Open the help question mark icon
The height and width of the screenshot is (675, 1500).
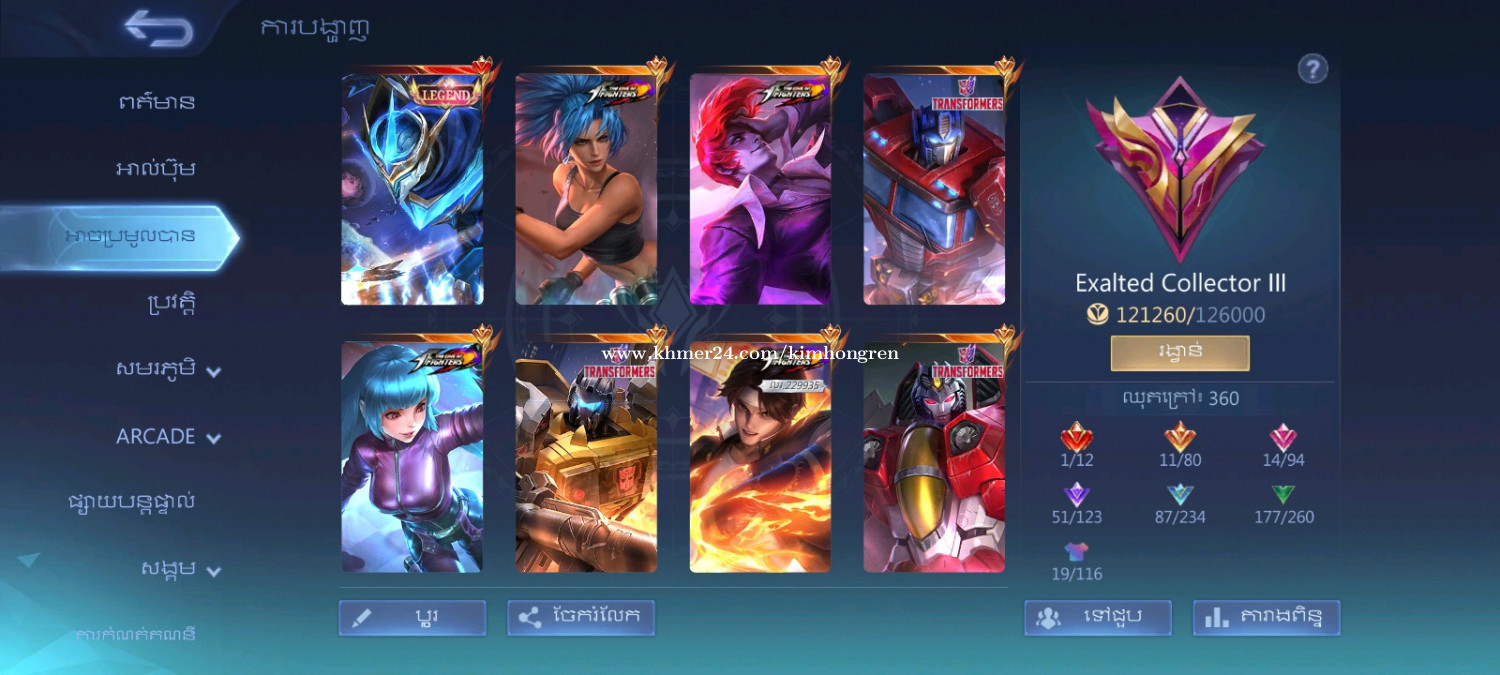pos(1312,69)
